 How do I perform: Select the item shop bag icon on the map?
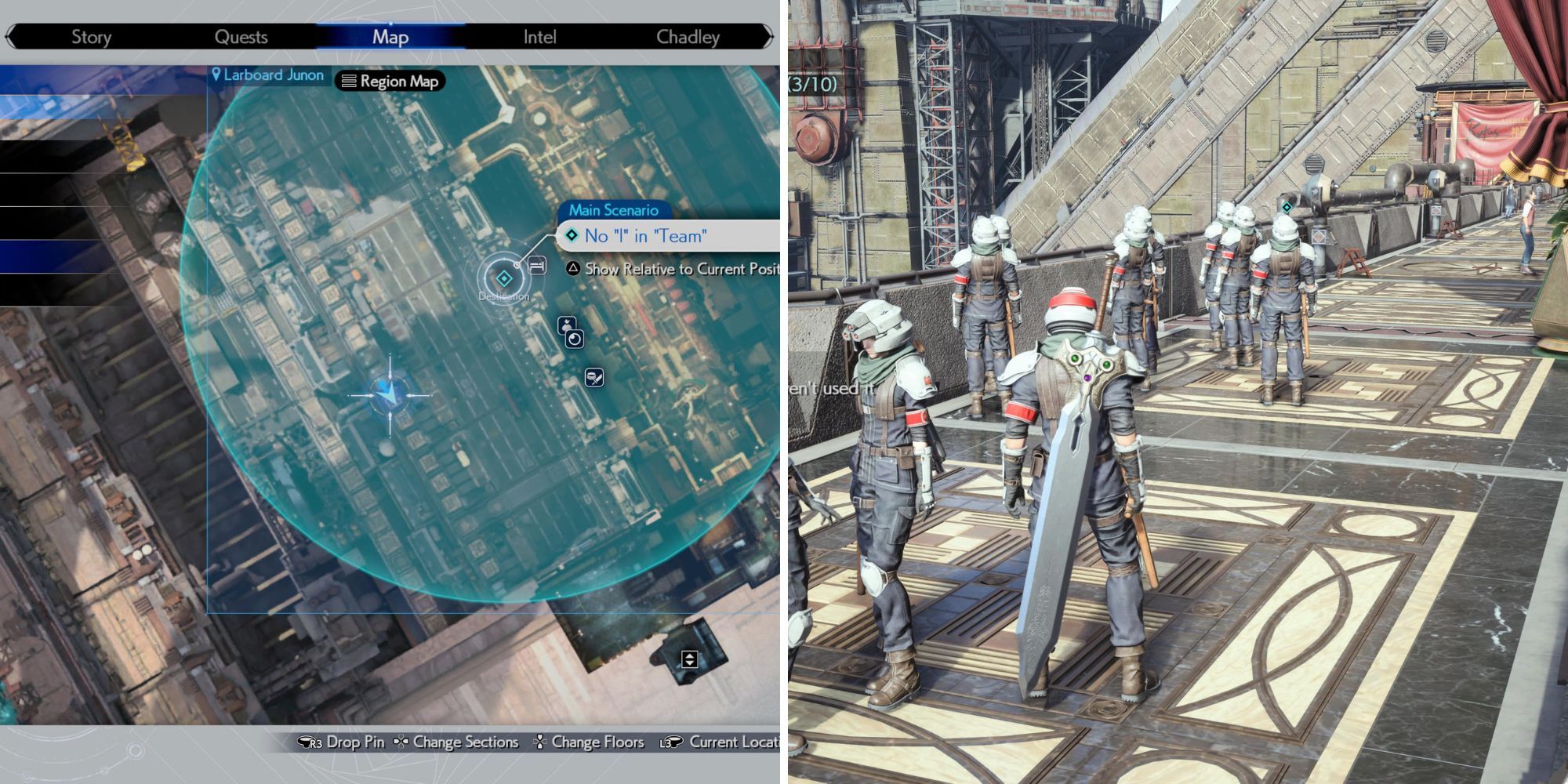566,325
